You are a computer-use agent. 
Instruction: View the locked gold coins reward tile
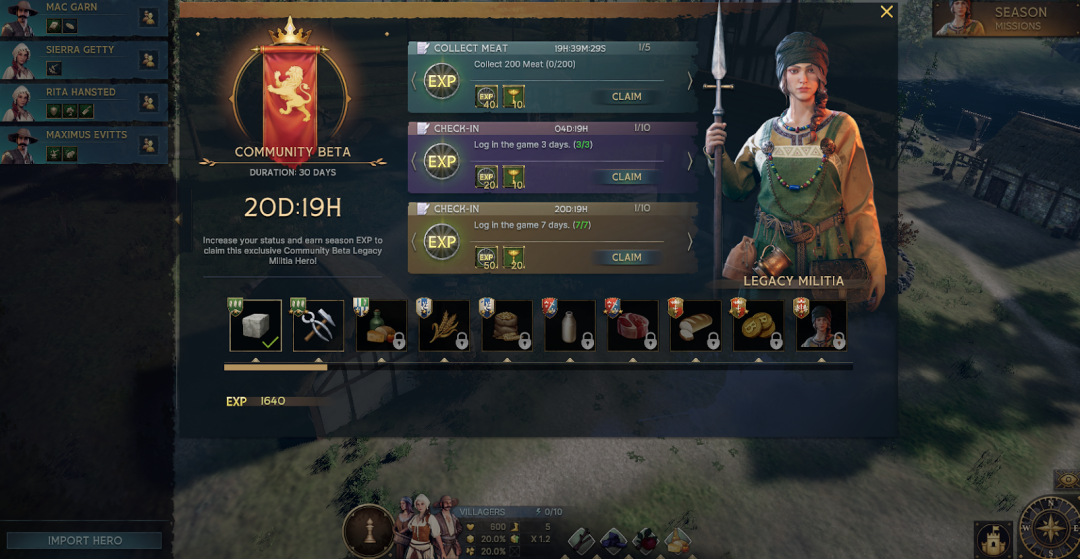(759, 326)
